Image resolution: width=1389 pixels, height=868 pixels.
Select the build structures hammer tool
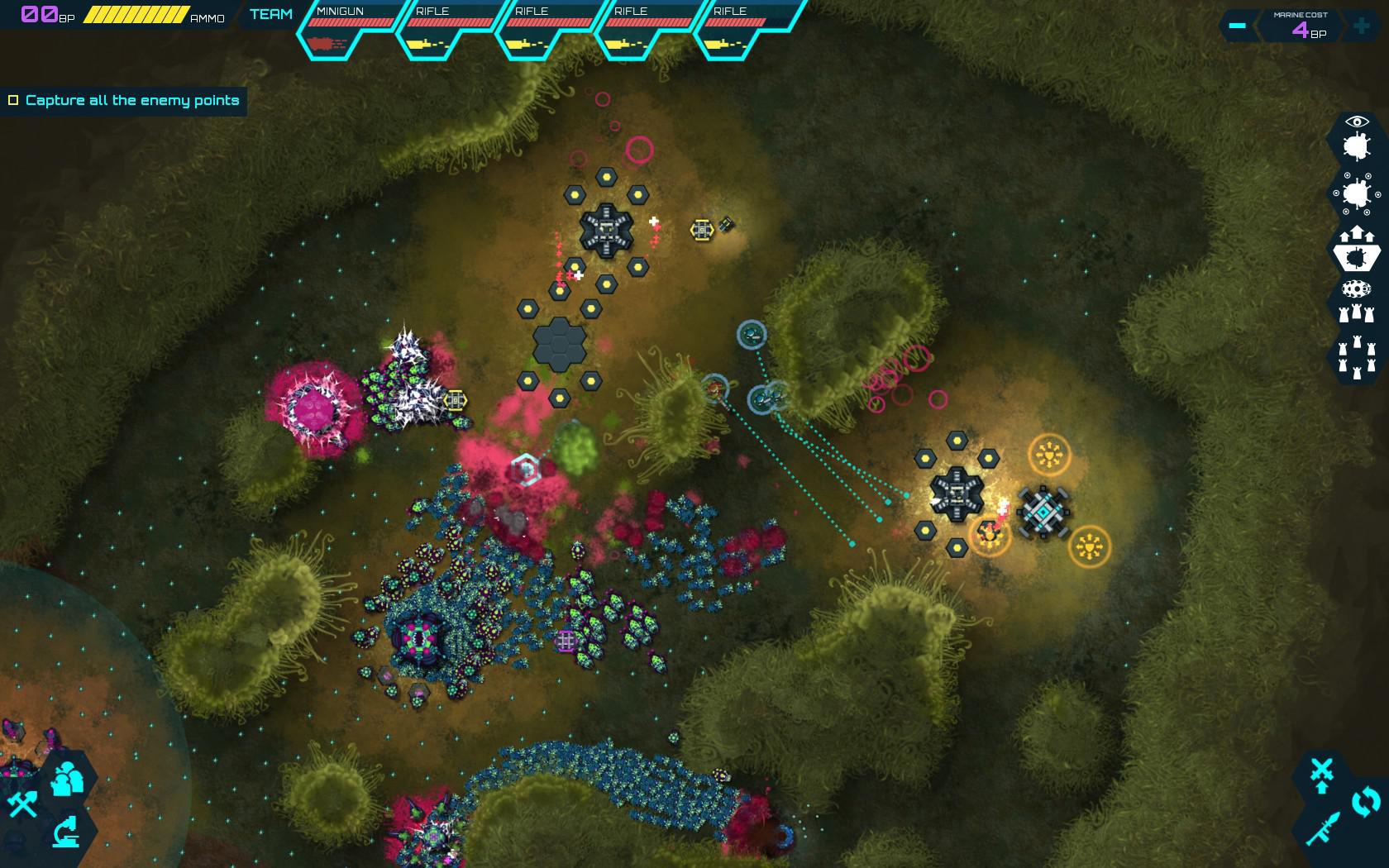[23, 804]
